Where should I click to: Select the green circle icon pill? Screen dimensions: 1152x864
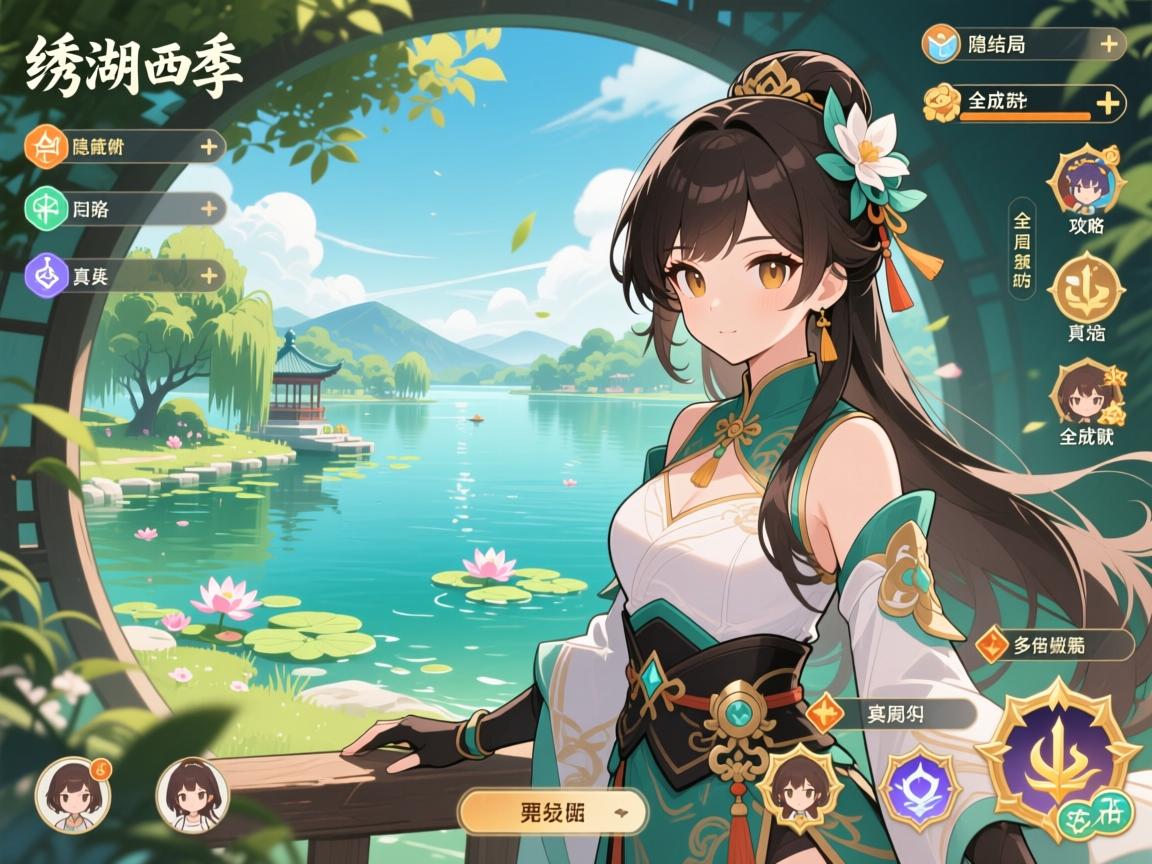(124, 208)
